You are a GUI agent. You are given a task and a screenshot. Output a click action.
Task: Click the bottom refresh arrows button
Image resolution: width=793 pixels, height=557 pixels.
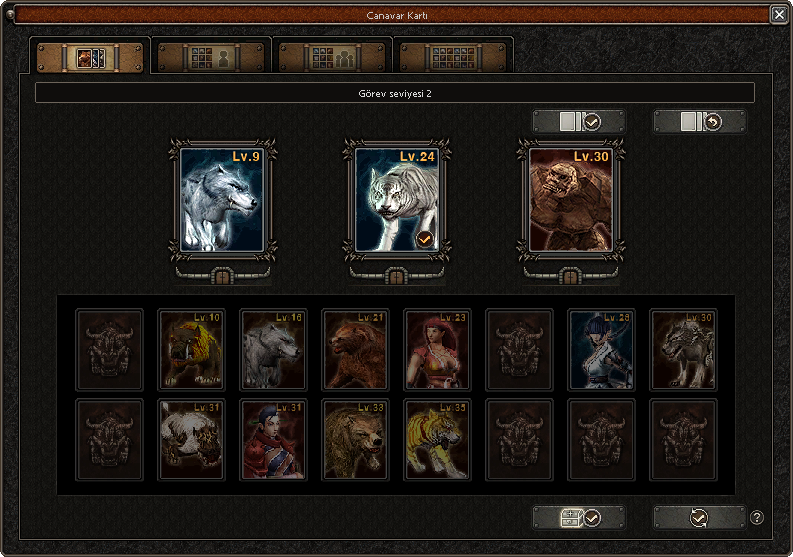click(x=699, y=518)
